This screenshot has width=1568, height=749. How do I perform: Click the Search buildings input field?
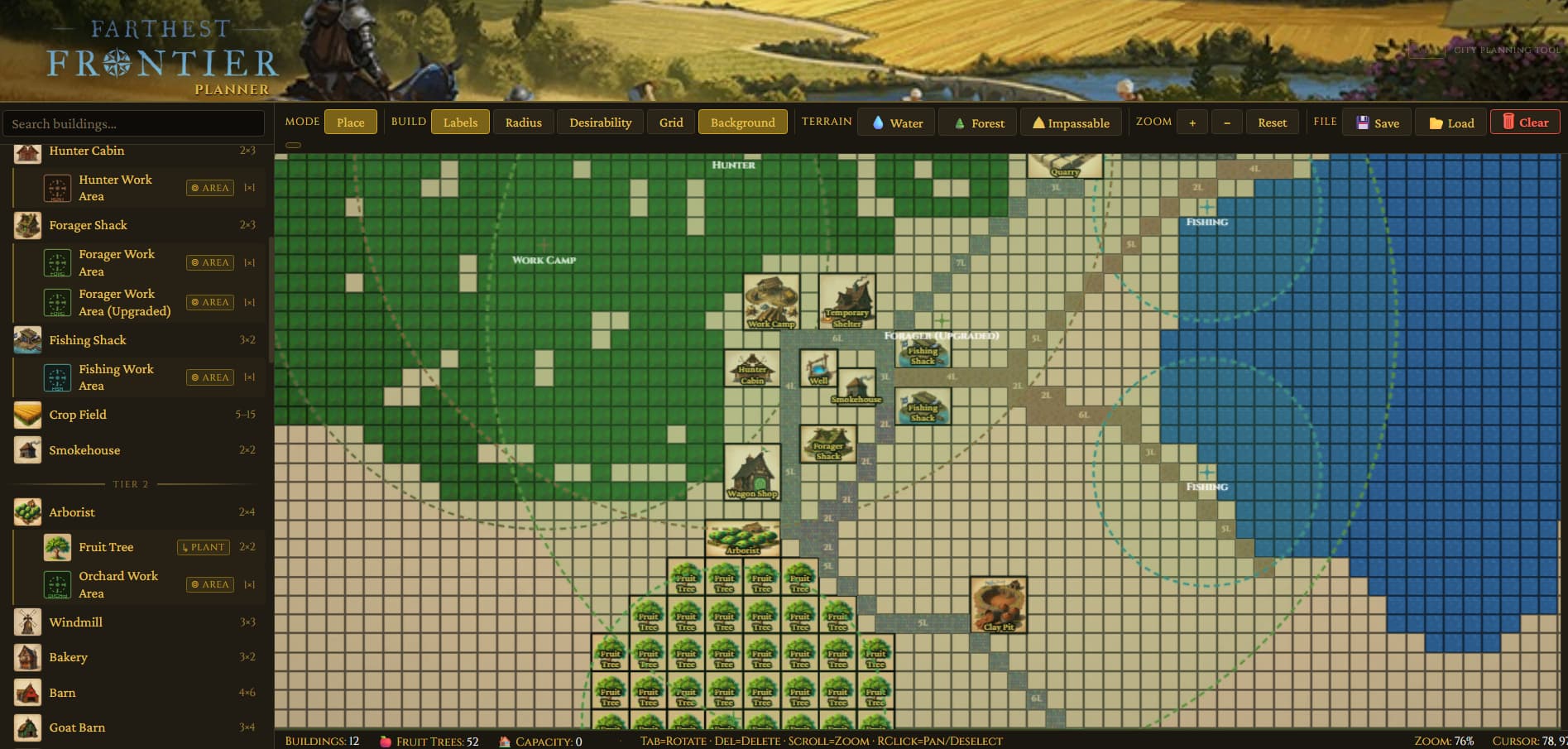click(132, 123)
